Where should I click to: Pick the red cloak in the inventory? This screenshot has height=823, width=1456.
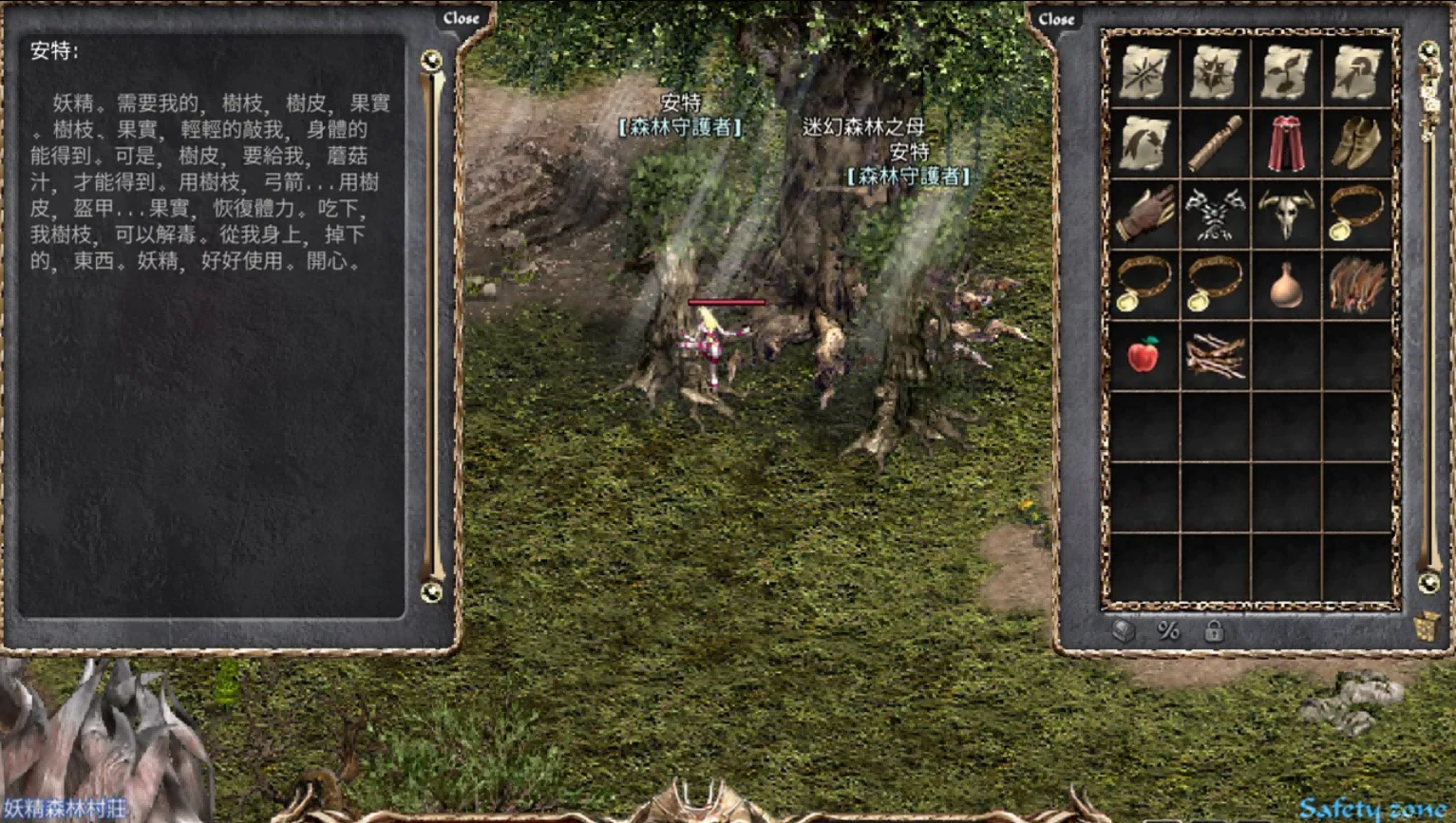coord(1285,143)
